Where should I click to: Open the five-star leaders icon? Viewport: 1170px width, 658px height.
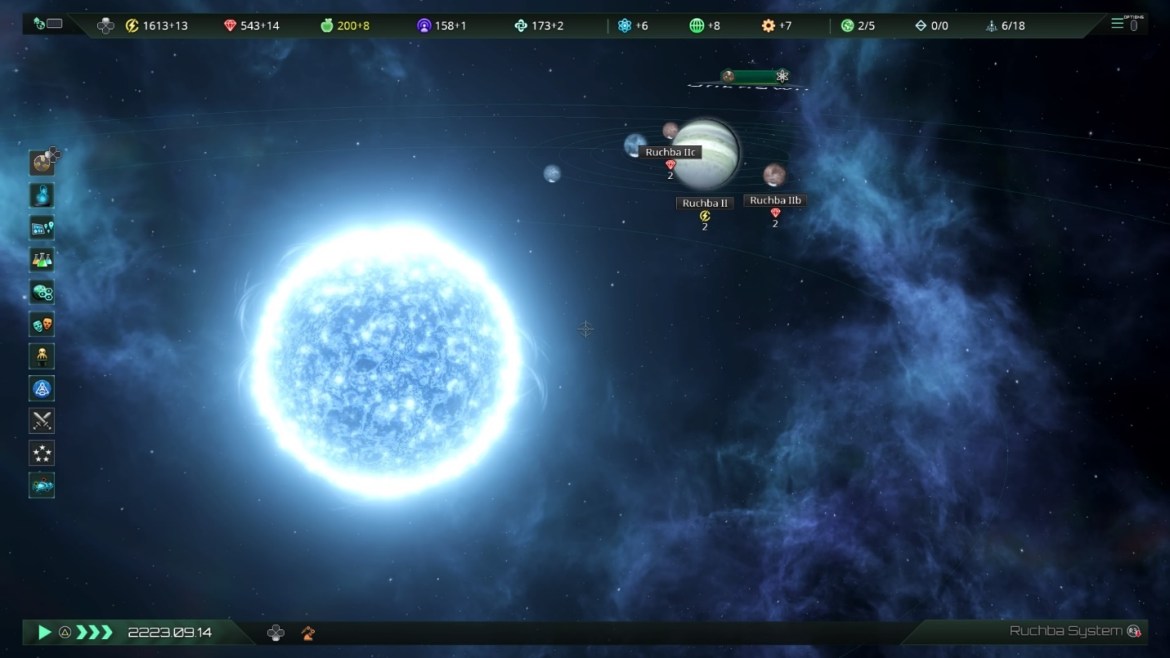42,453
